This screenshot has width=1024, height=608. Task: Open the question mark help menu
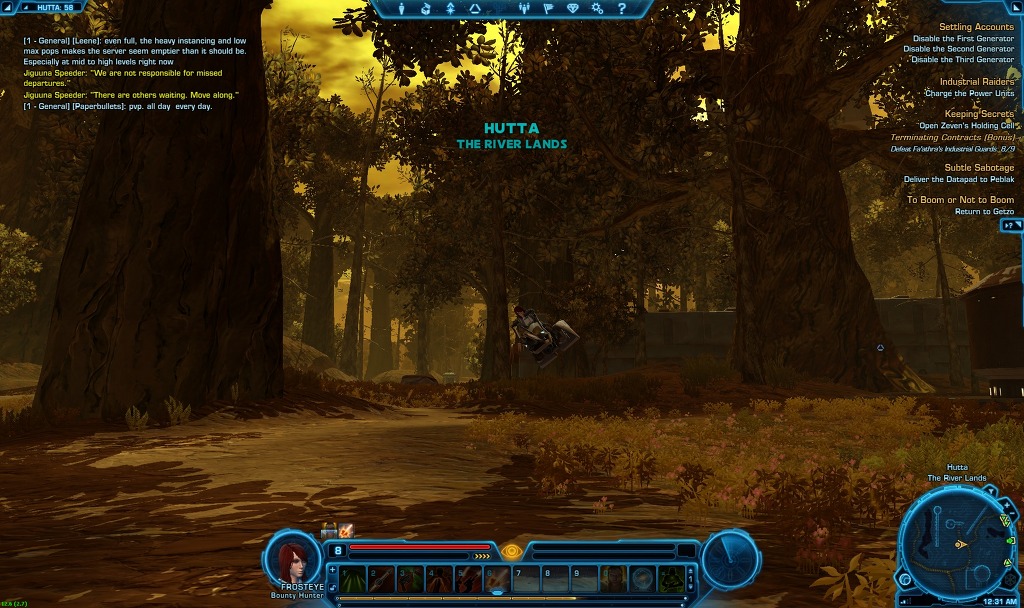click(621, 9)
